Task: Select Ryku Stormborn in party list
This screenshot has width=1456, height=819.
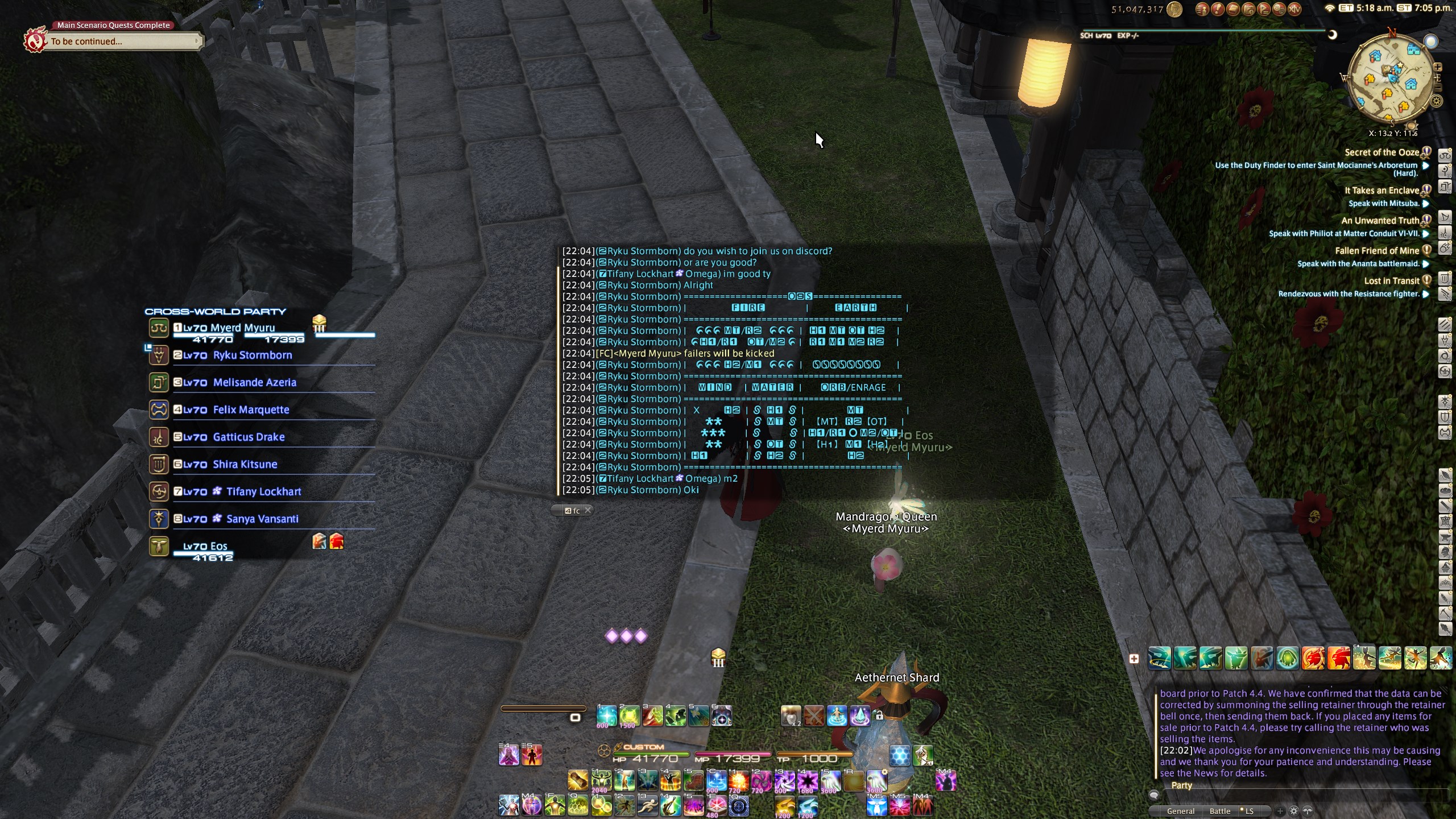Action: tap(252, 355)
